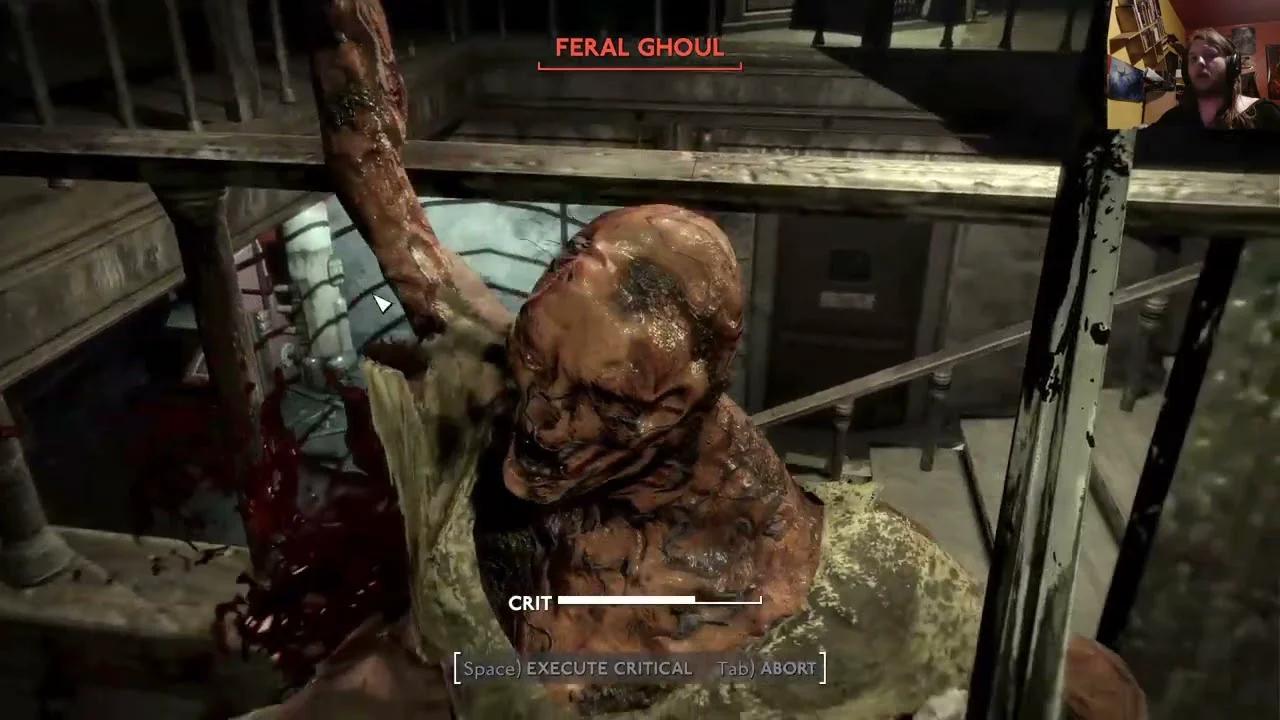Click the underline beneath FERAL GHOUL
Screen dimensions: 1280x720
tap(640, 66)
